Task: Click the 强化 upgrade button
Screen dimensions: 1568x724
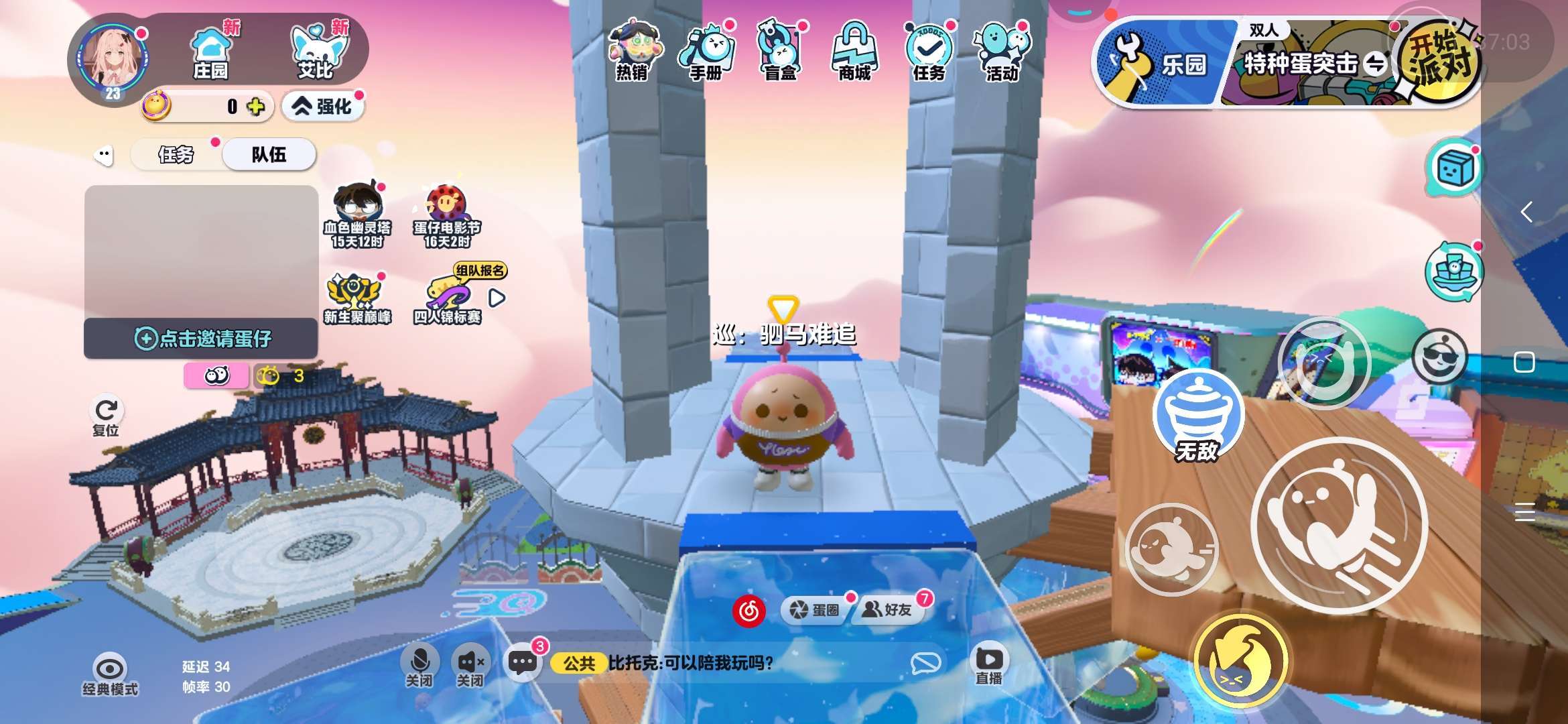Action: coord(323,107)
